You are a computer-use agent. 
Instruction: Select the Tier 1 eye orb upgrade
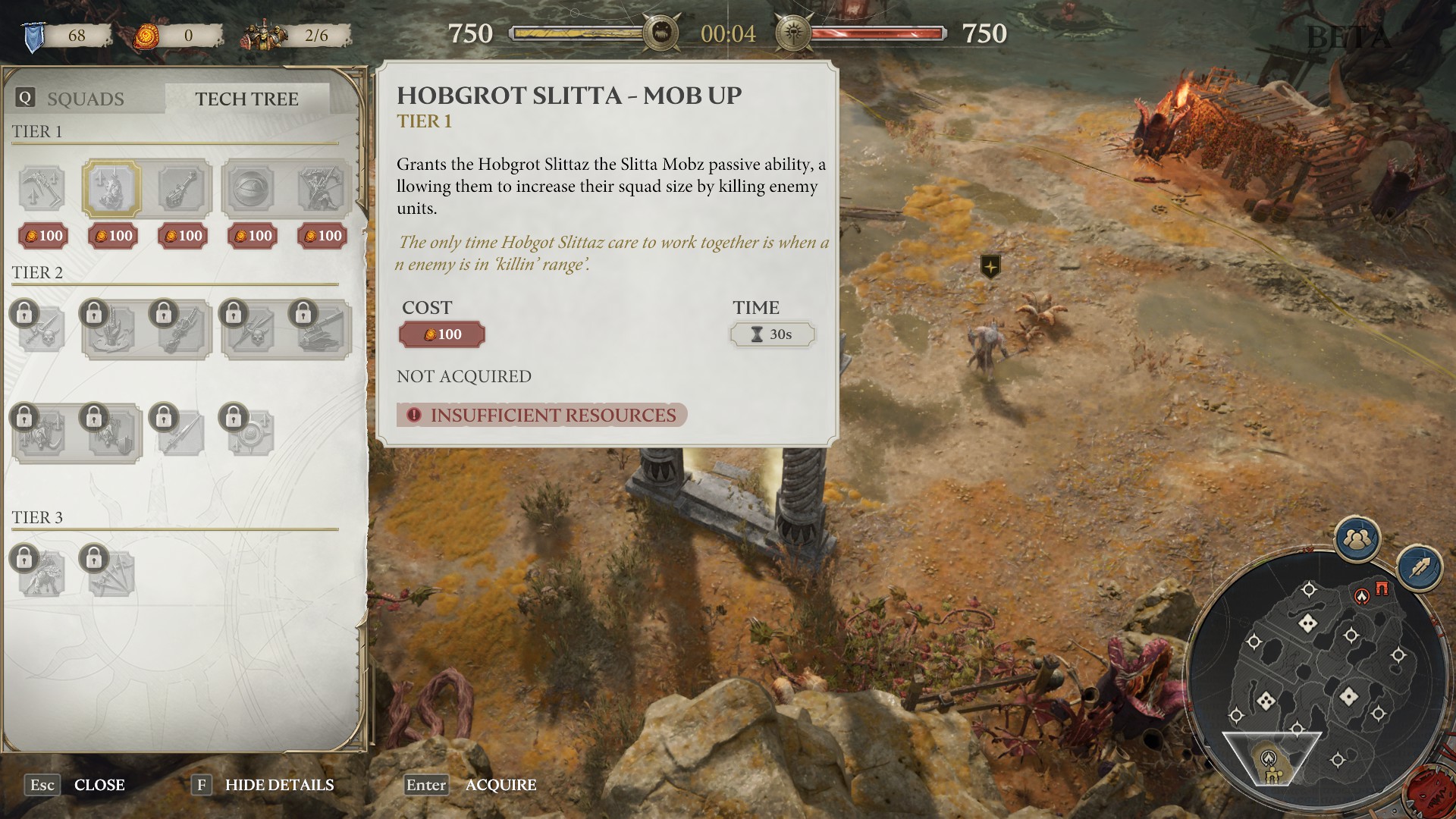250,188
